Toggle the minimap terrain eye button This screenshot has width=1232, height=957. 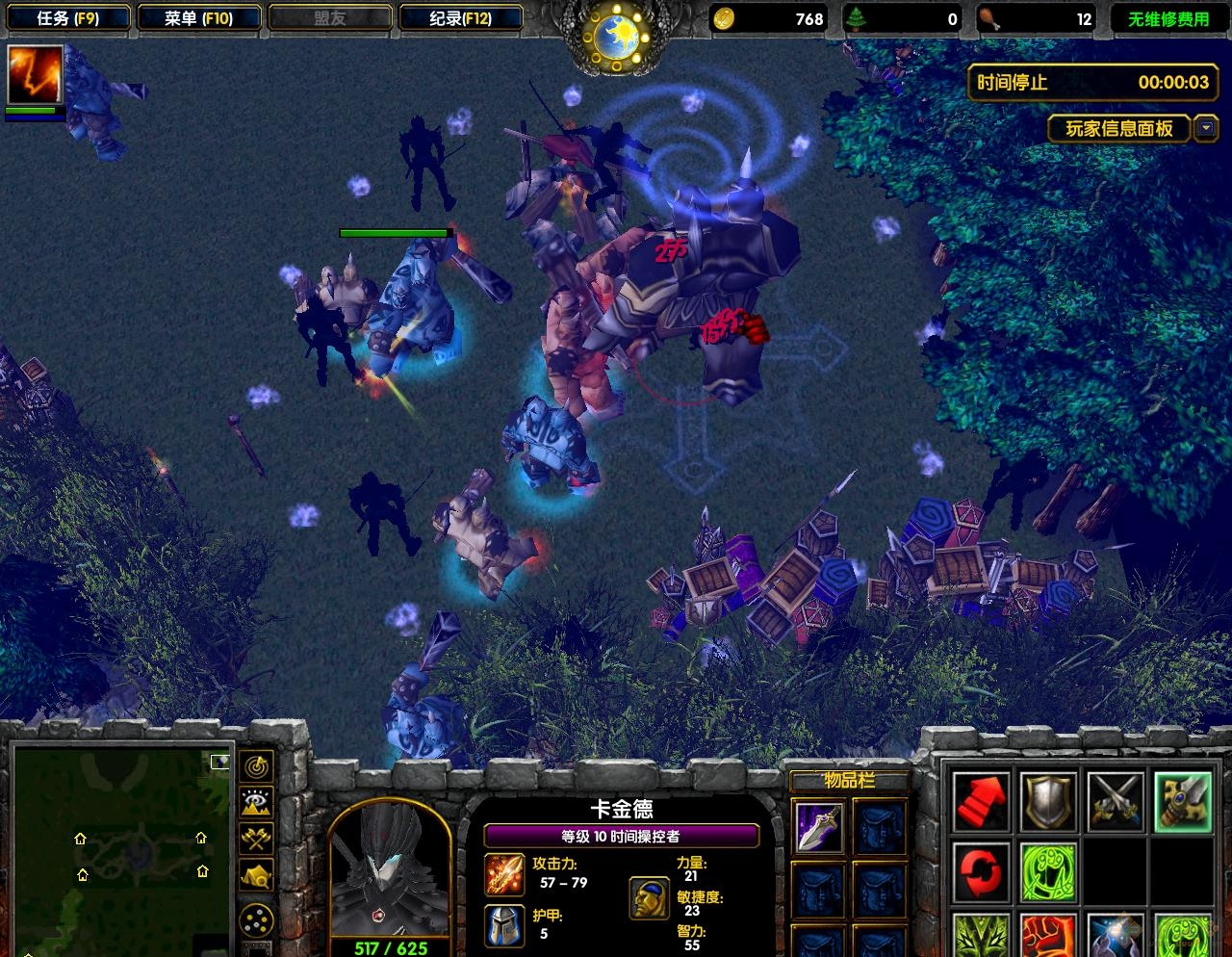256,803
